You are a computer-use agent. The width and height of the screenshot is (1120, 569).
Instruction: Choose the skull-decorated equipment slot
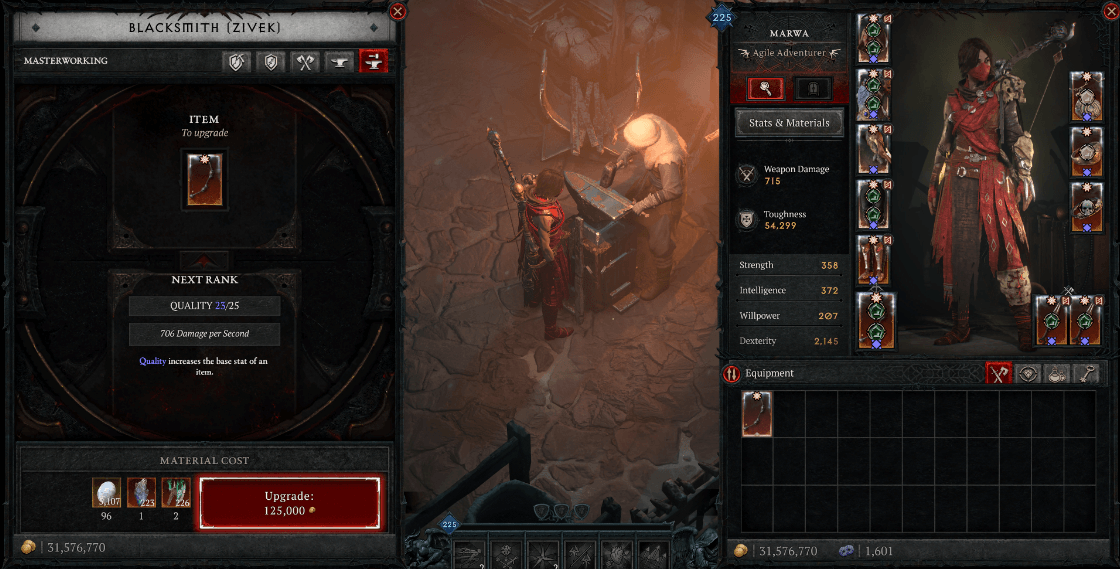click(1087, 207)
